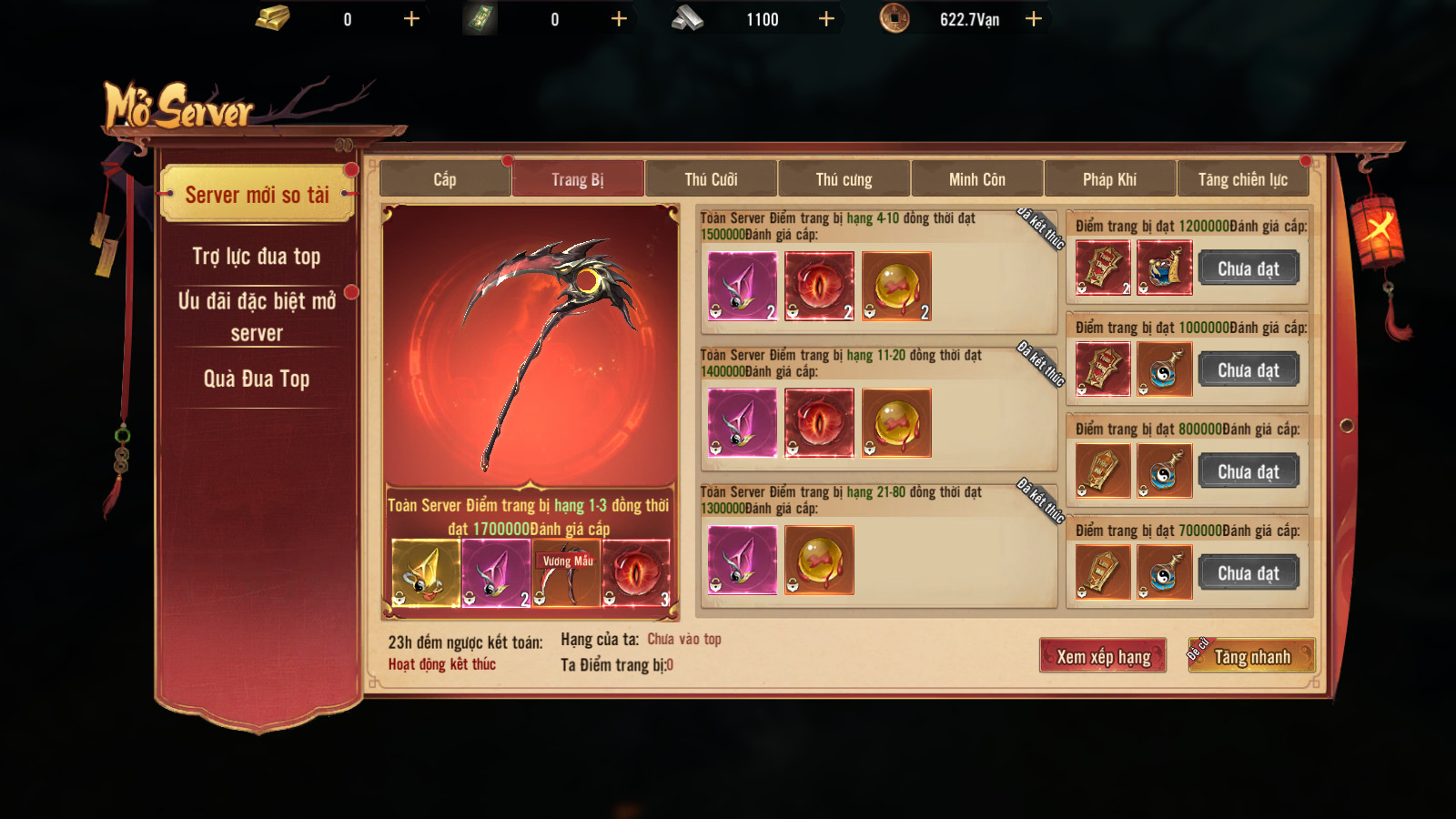
Task: Open Trợ lực đua top menu
Action: (x=257, y=257)
